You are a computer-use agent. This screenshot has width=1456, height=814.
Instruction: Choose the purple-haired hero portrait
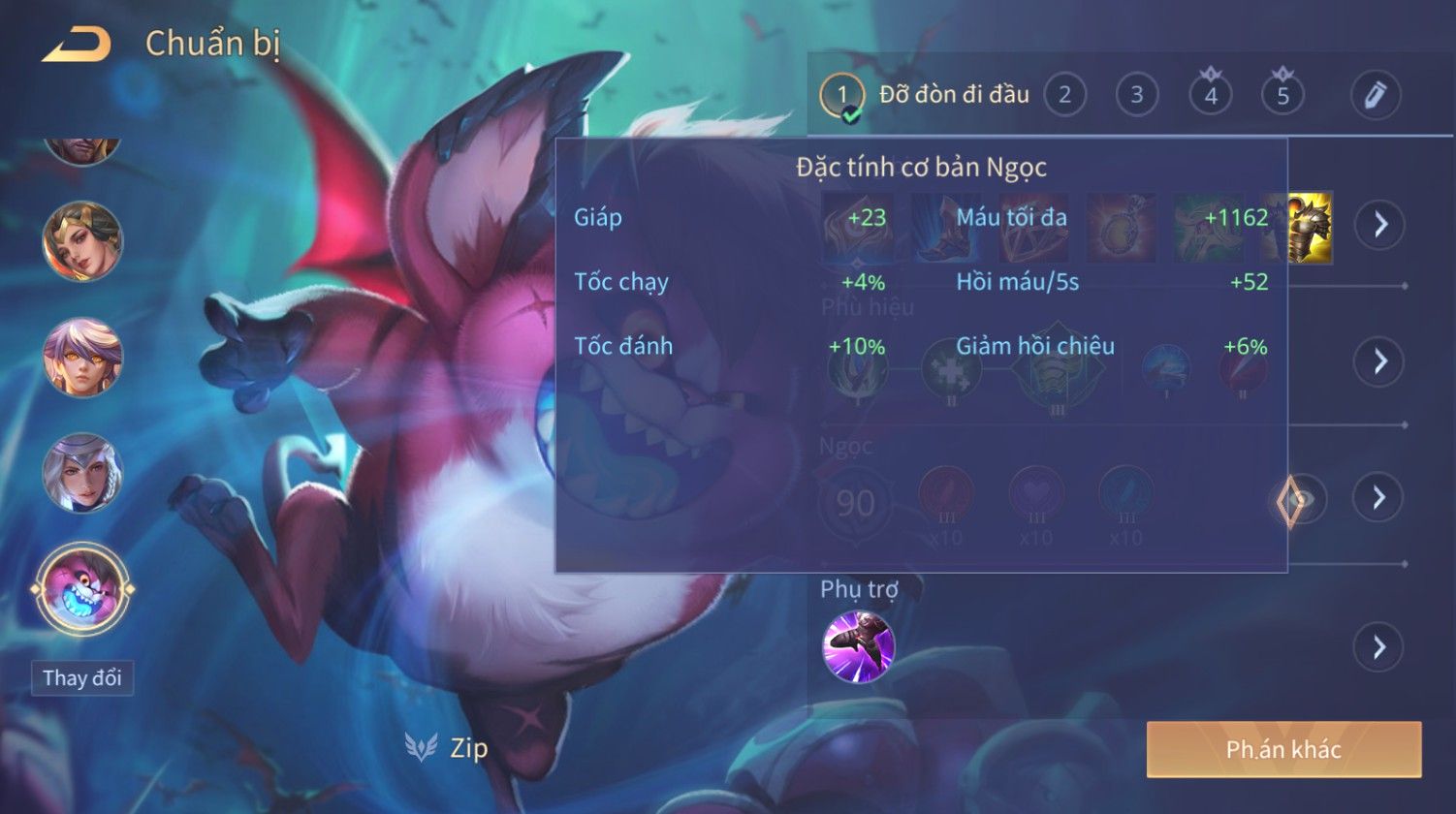tap(81, 358)
